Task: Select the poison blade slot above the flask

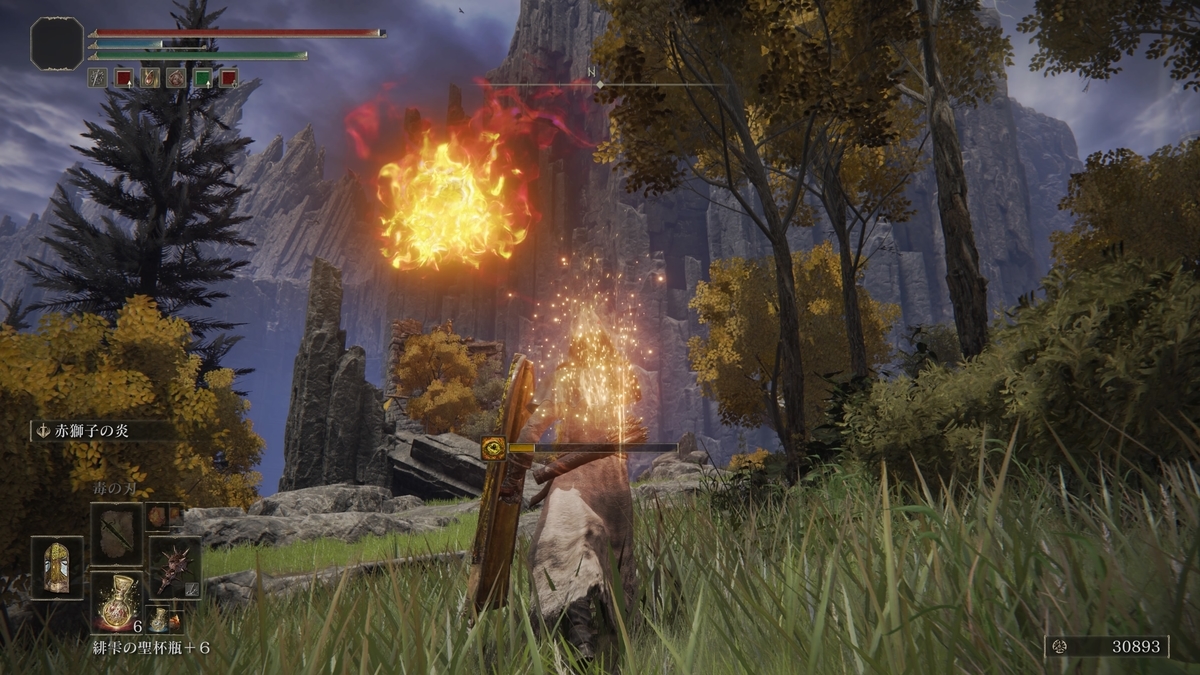Action: point(116,533)
